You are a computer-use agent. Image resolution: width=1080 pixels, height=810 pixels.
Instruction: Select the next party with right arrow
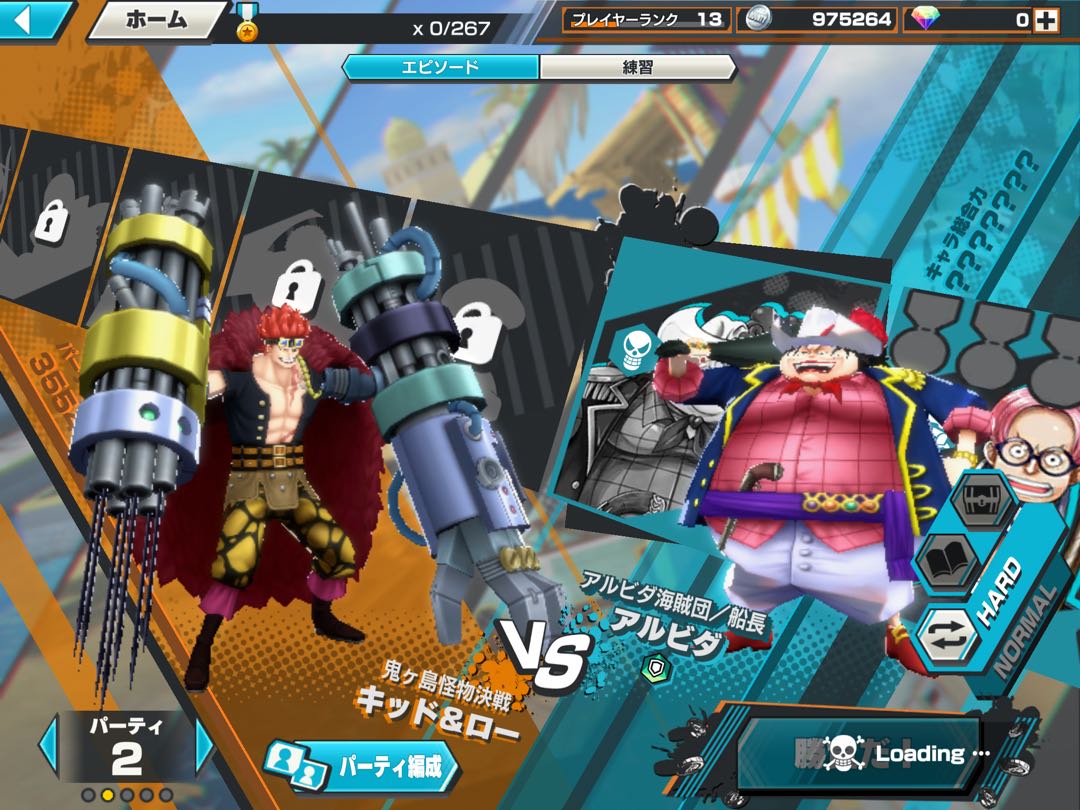(x=204, y=745)
